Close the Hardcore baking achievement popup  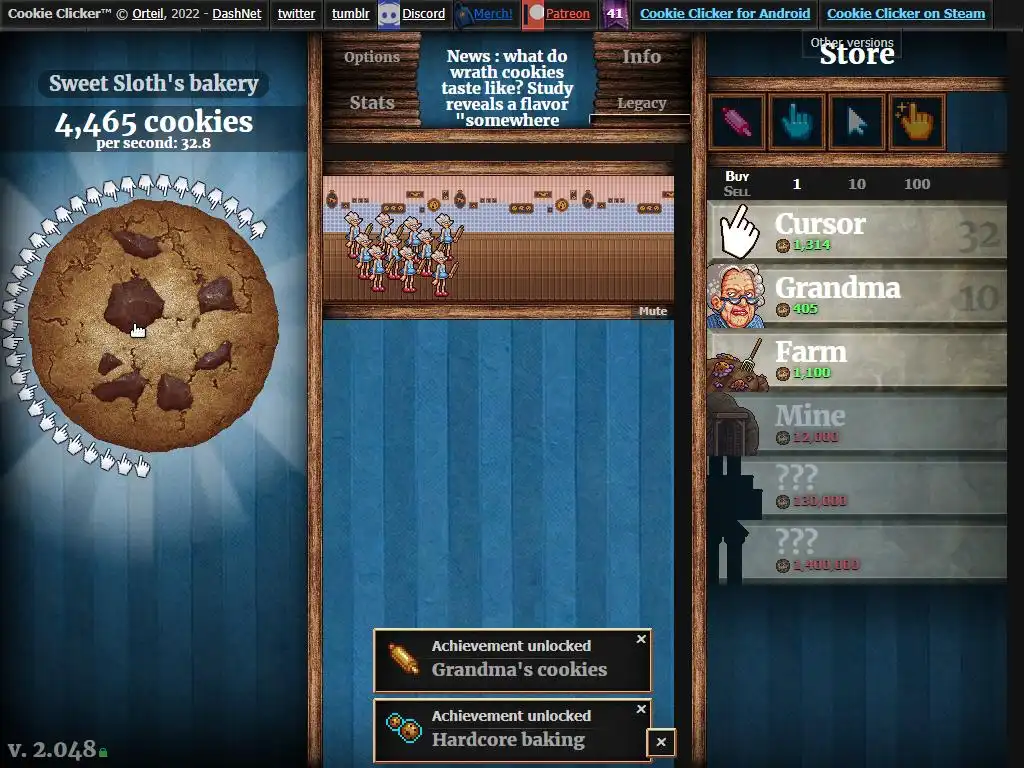(x=642, y=709)
